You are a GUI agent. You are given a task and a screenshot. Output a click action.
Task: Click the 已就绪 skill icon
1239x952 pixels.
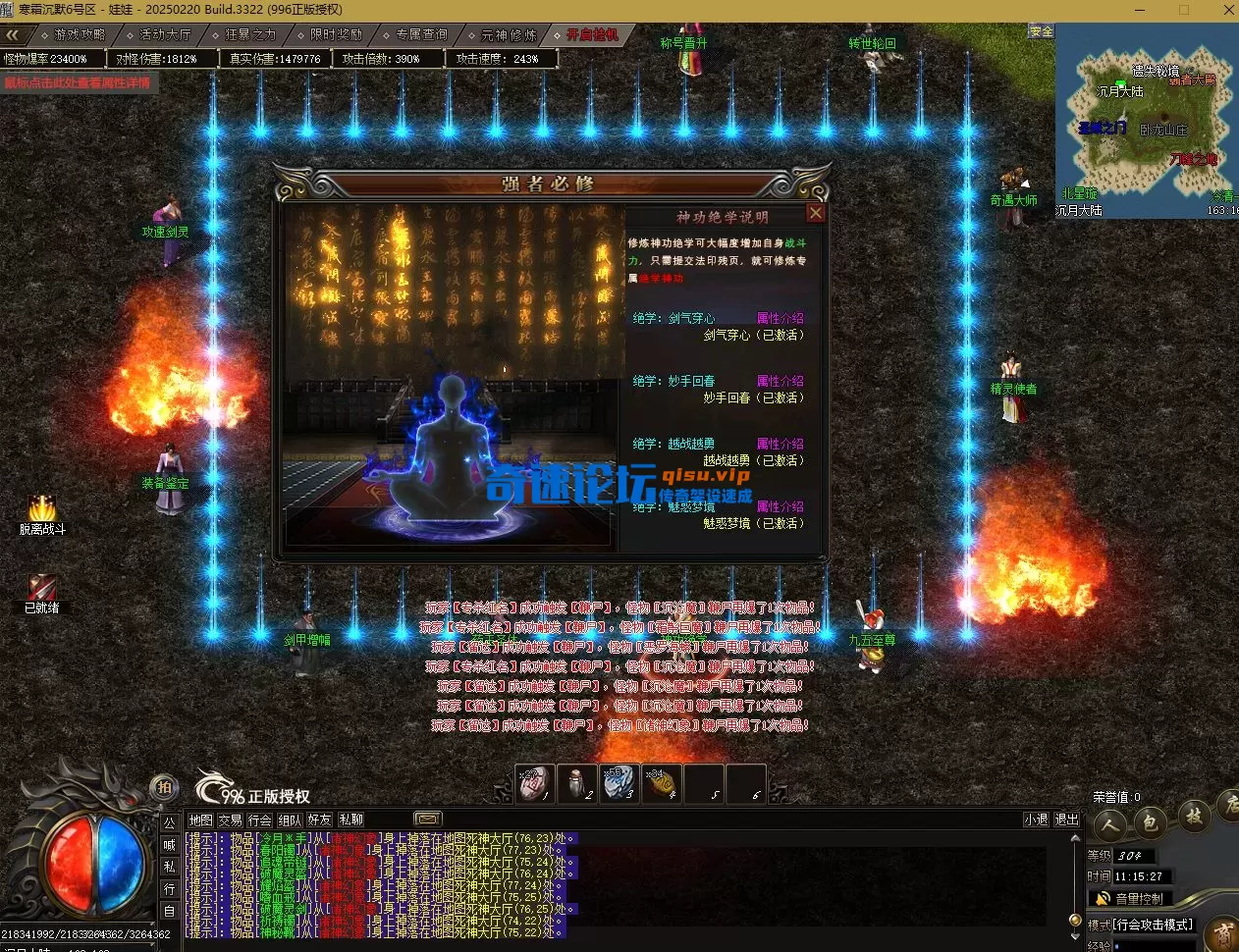coord(41,587)
